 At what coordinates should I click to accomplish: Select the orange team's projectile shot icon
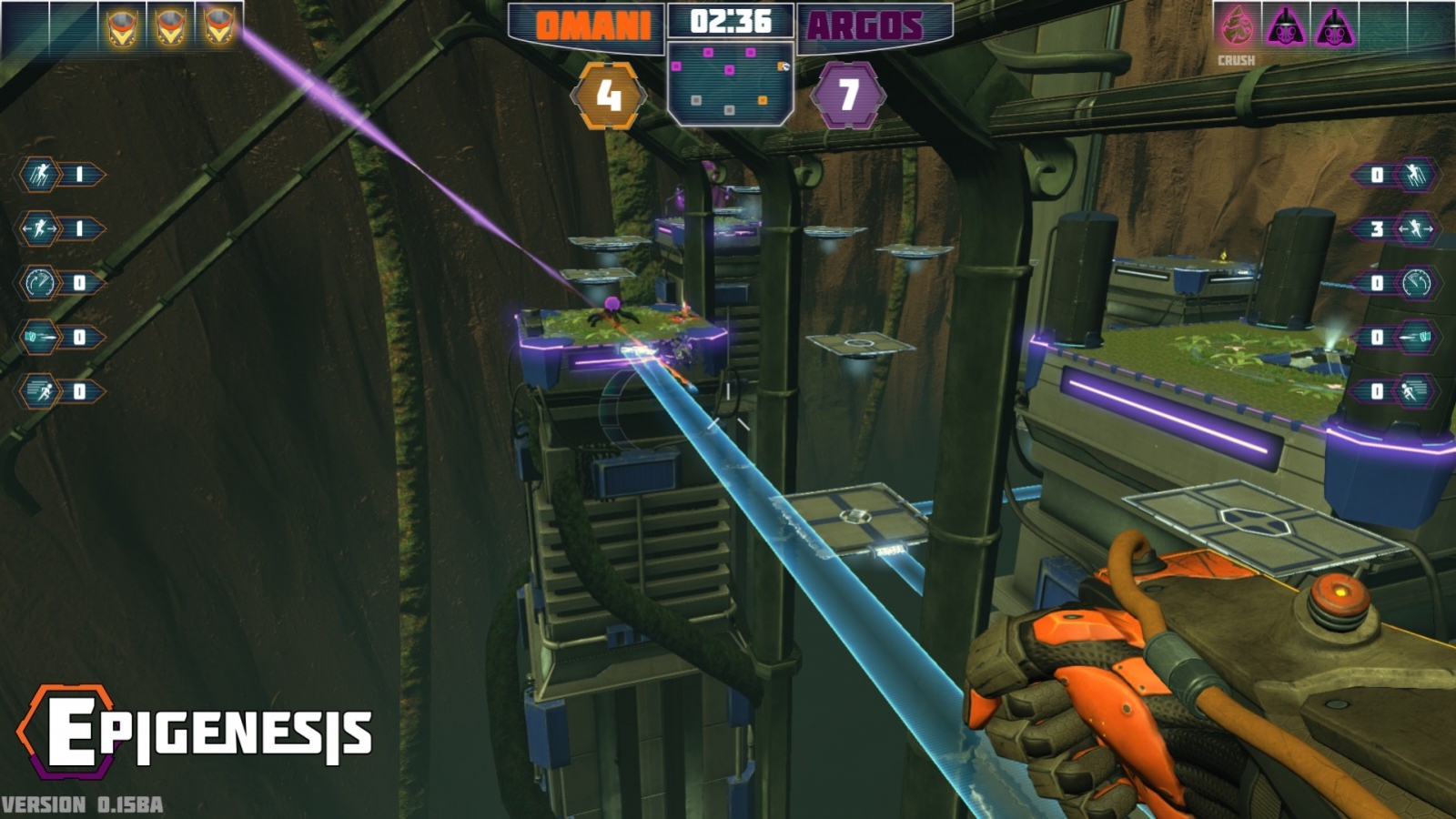click(x=39, y=338)
